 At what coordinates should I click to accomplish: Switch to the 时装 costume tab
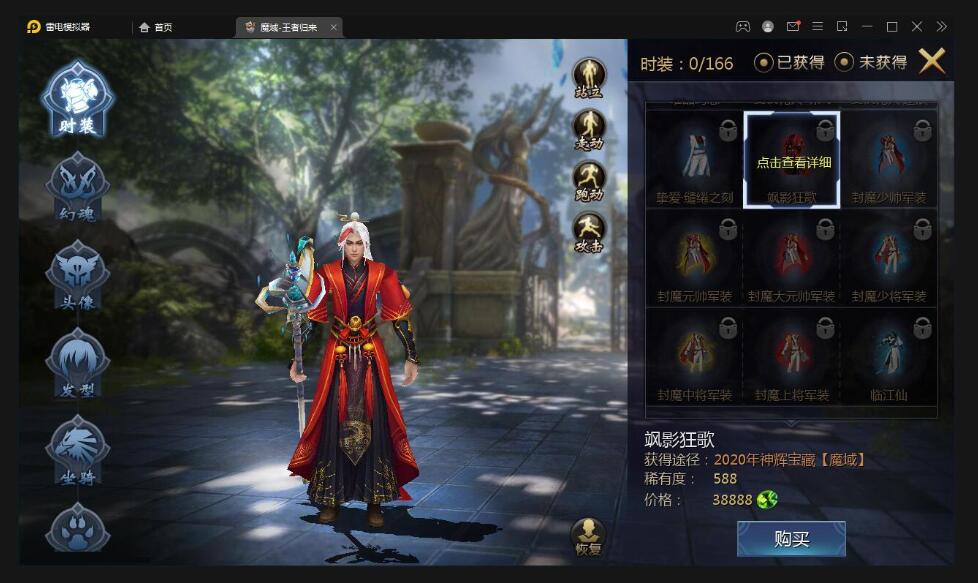tap(77, 100)
